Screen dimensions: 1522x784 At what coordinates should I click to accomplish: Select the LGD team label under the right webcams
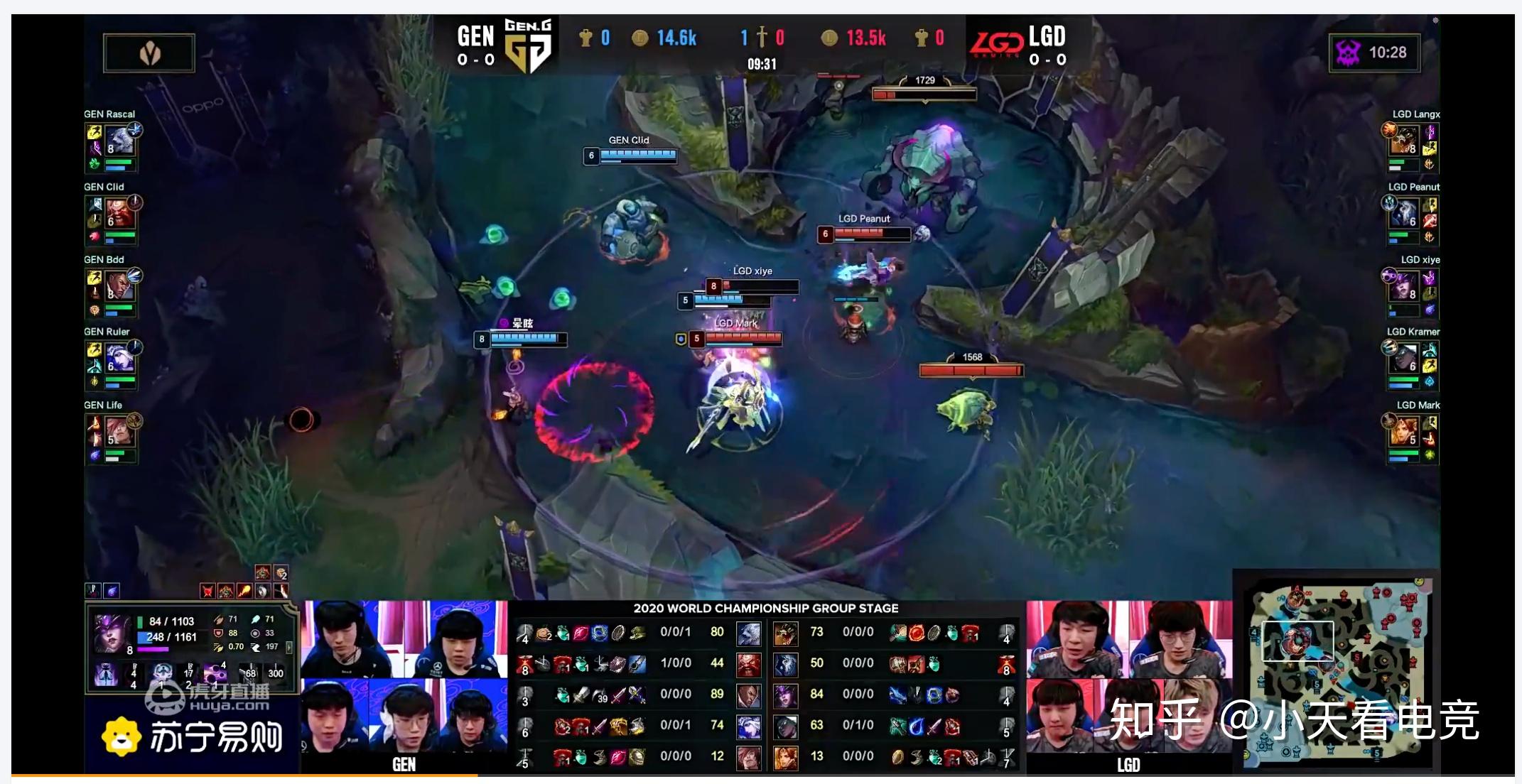tap(1128, 765)
